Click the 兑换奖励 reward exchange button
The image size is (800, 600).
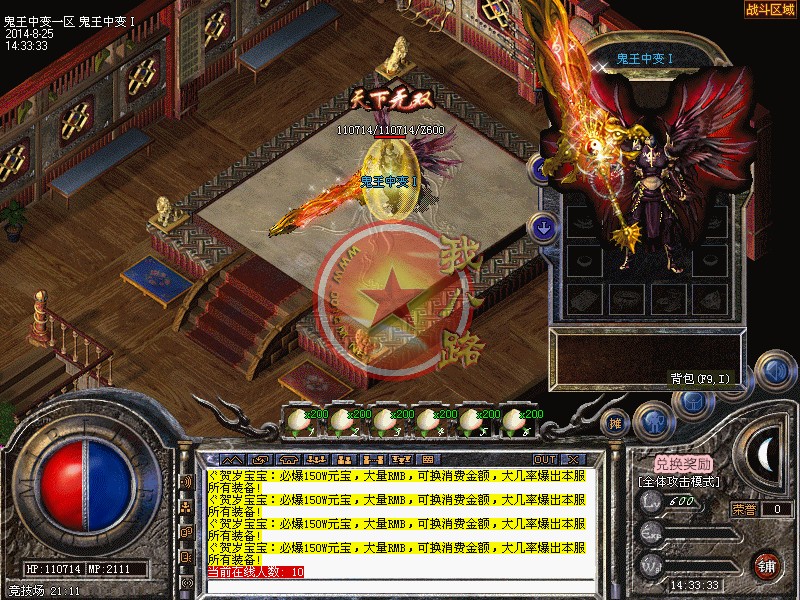[x=684, y=464]
